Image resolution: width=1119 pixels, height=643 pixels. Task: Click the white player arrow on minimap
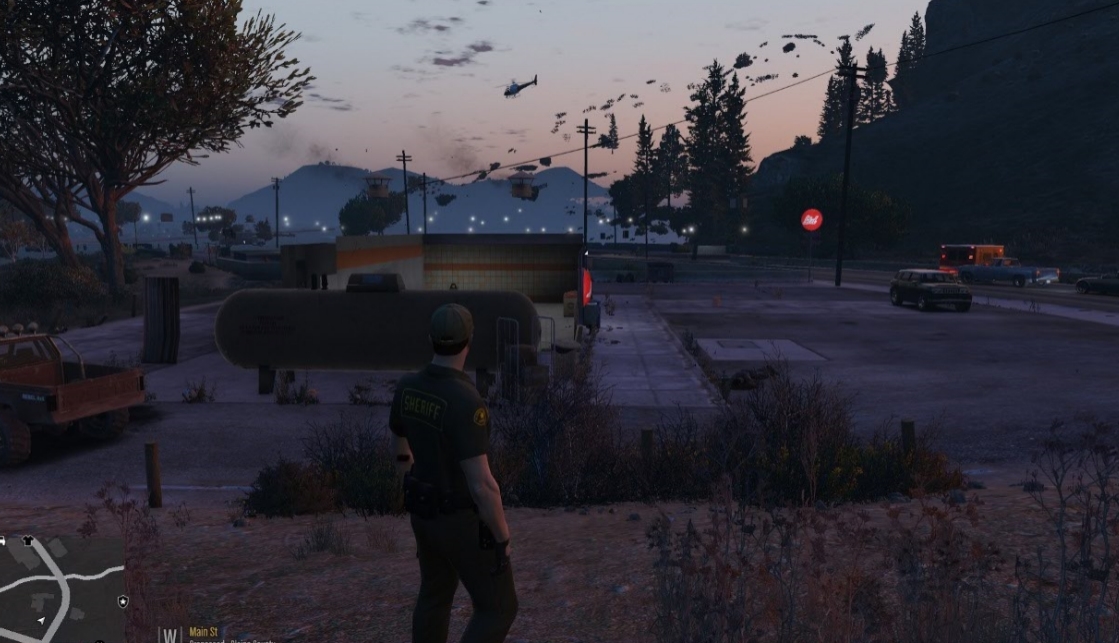[40, 620]
